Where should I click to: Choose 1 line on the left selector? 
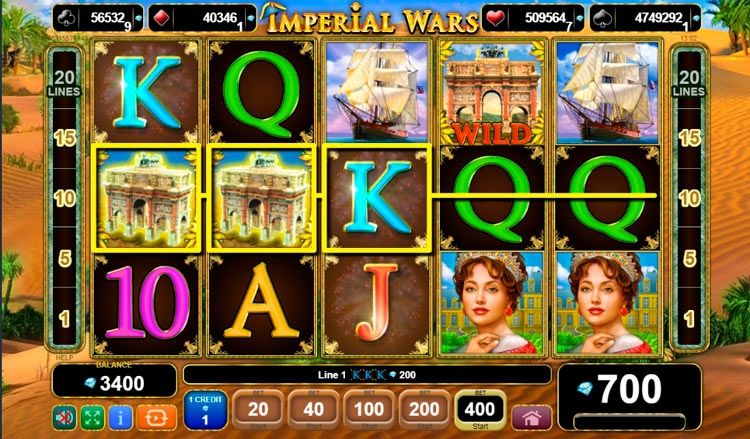pyautogui.click(x=65, y=318)
